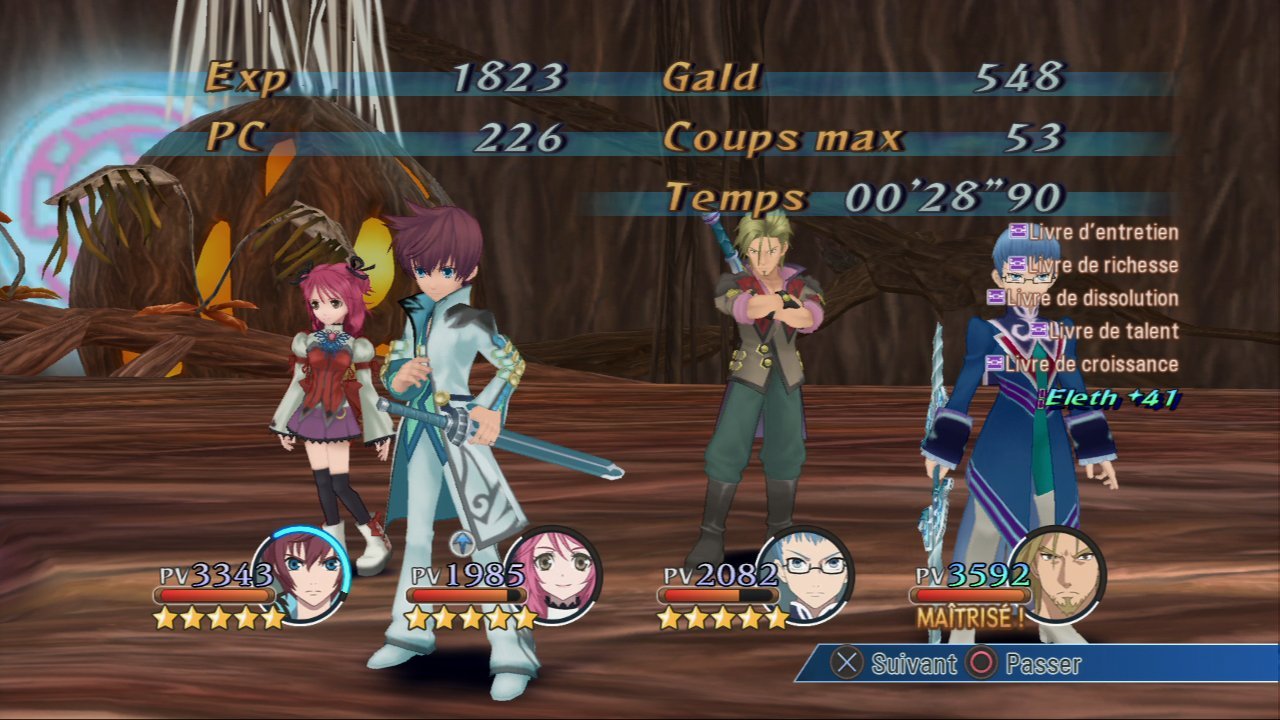Click the Livre de dissolution loot entry
This screenshot has height=720, width=1280.
[x=1083, y=298]
